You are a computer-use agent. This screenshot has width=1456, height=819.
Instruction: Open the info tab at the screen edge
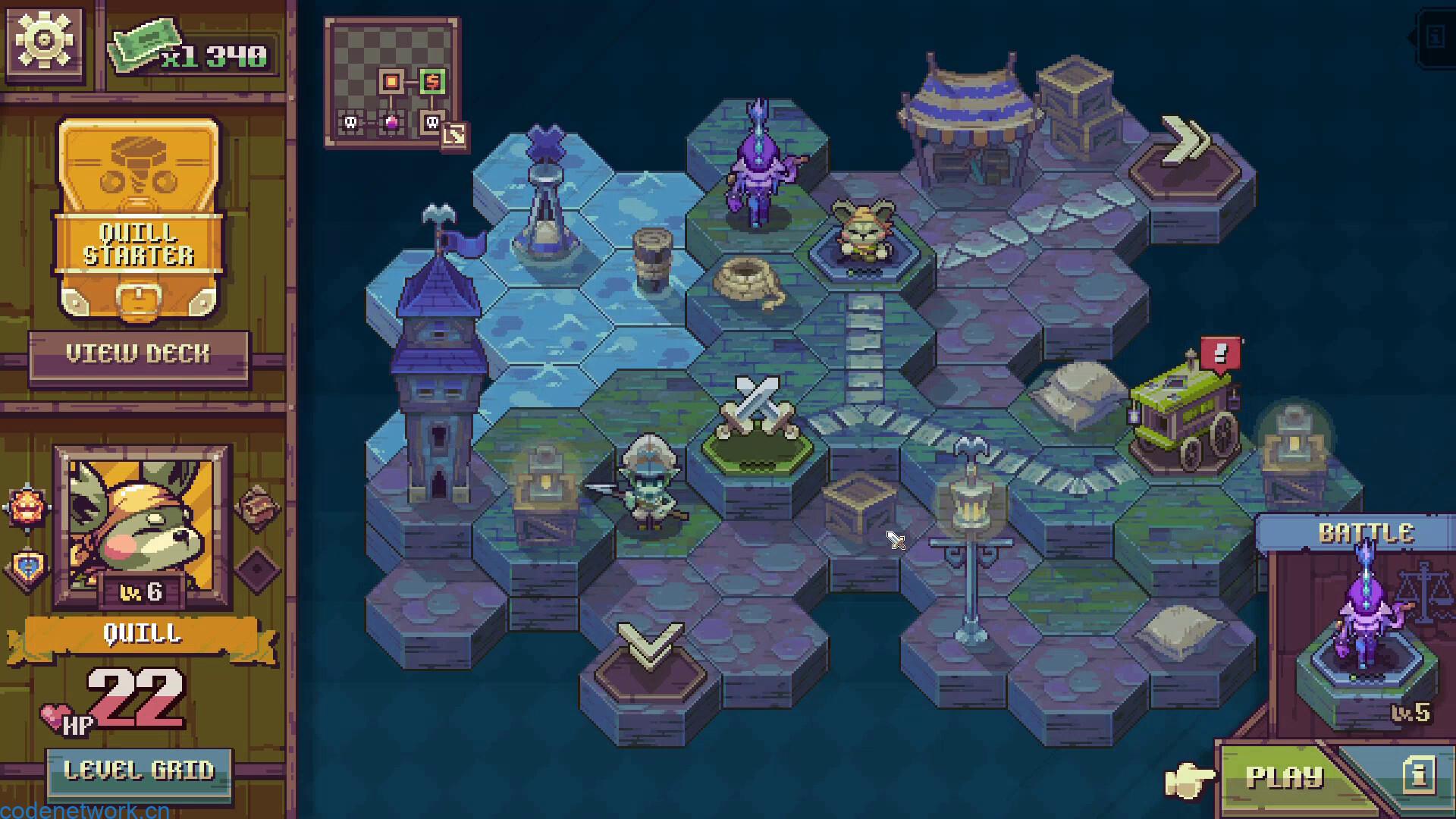[x=1435, y=37]
